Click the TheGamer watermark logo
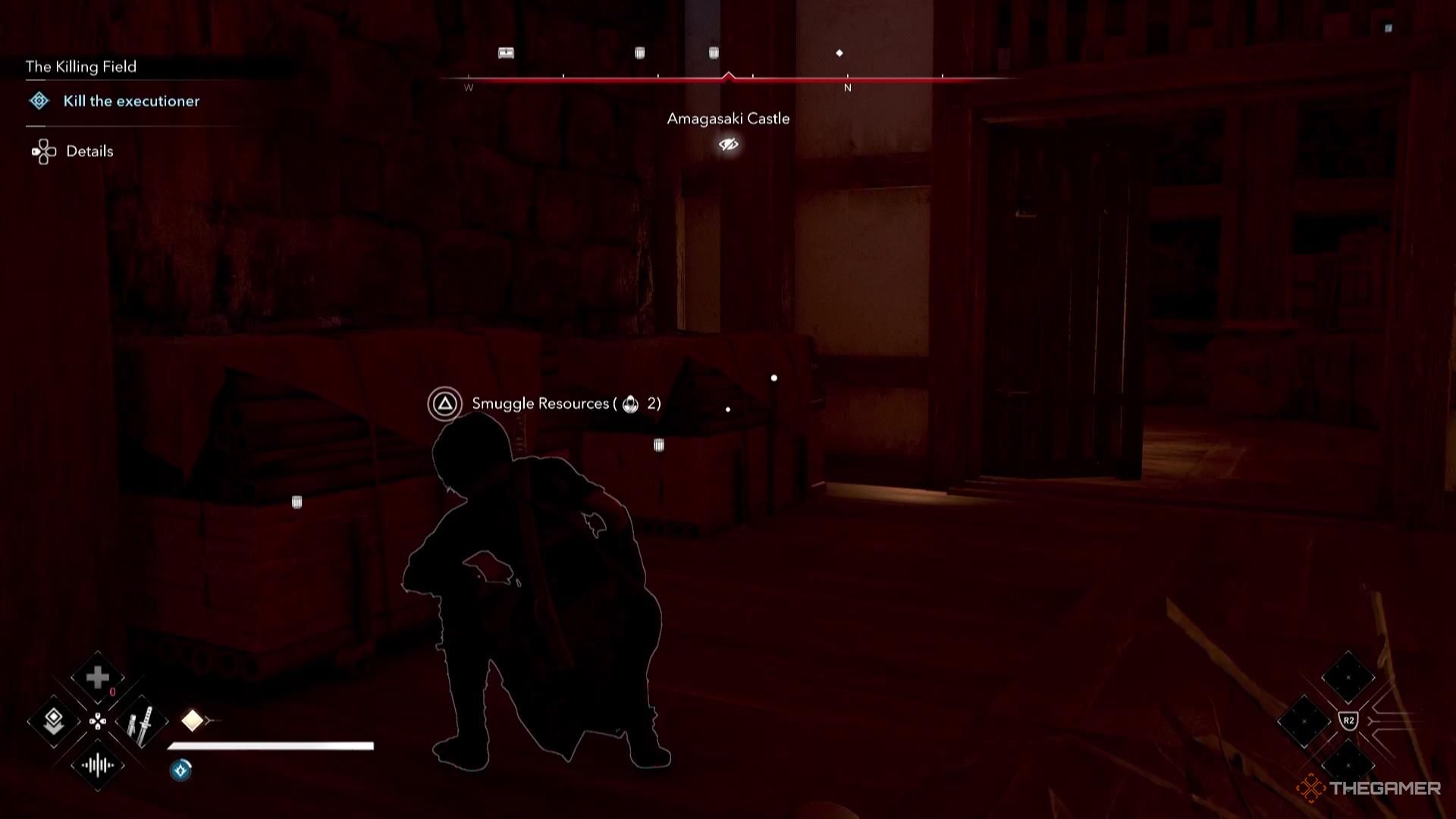The height and width of the screenshot is (819, 1456). pyautogui.click(x=1369, y=788)
